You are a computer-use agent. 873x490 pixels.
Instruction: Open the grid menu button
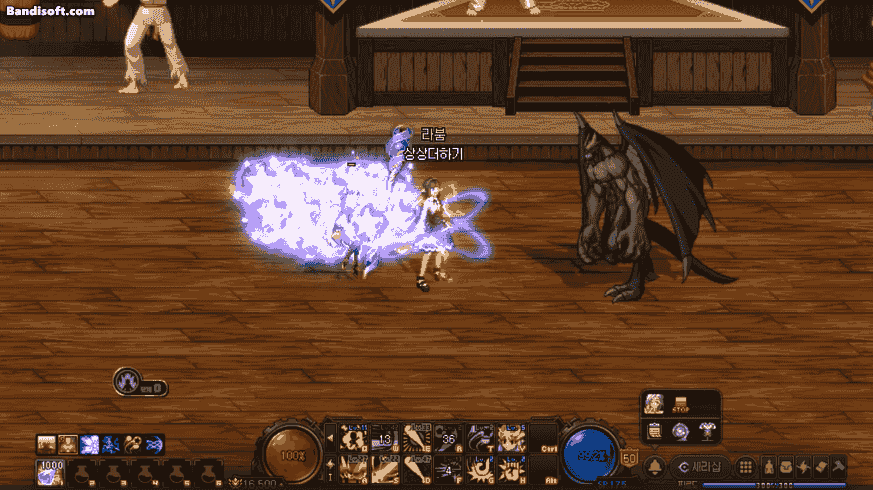[x=746, y=467]
